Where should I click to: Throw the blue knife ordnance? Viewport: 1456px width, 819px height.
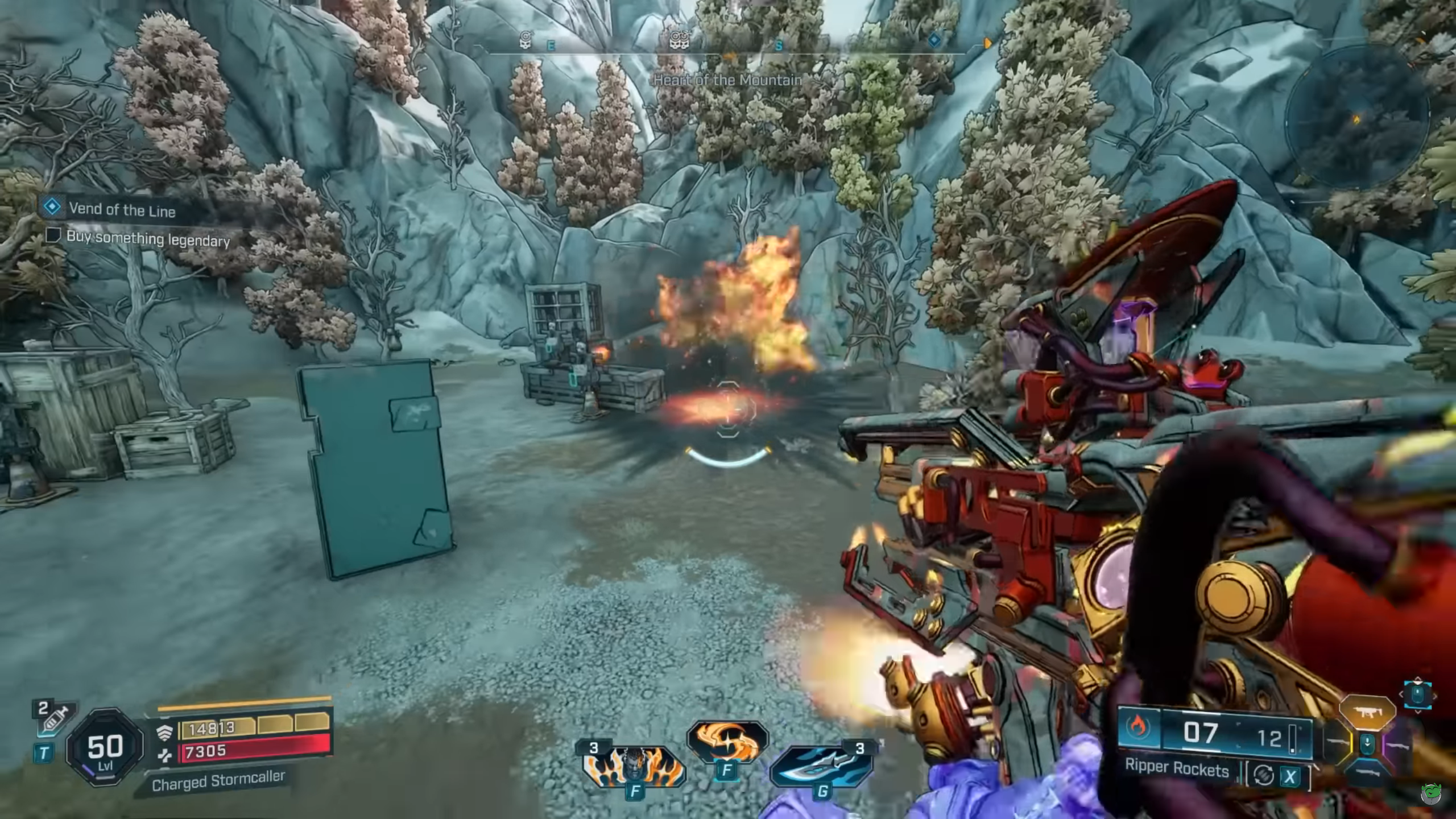822,765
